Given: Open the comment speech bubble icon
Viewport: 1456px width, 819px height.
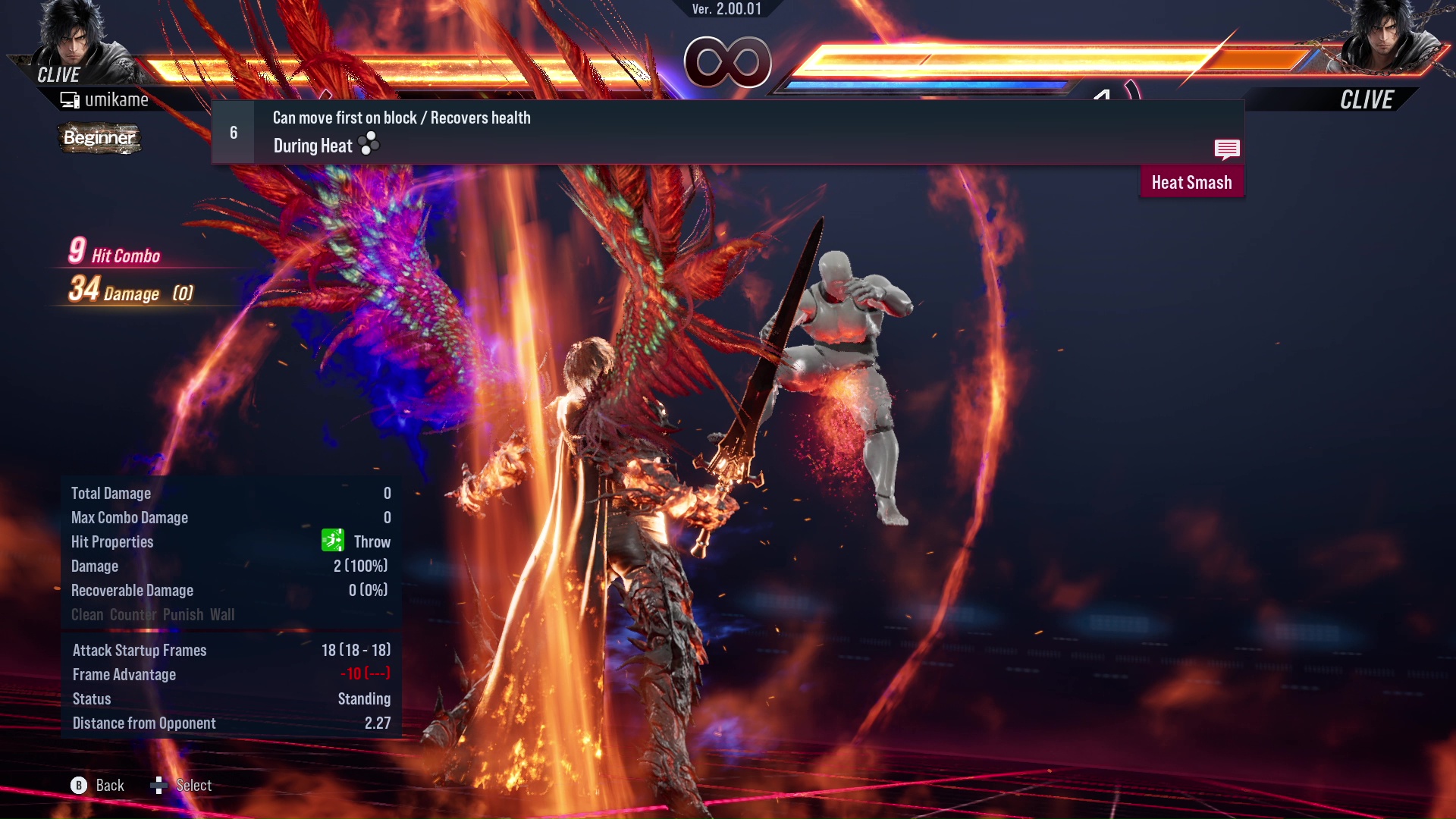Looking at the screenshot, I should click(1227, 149).
